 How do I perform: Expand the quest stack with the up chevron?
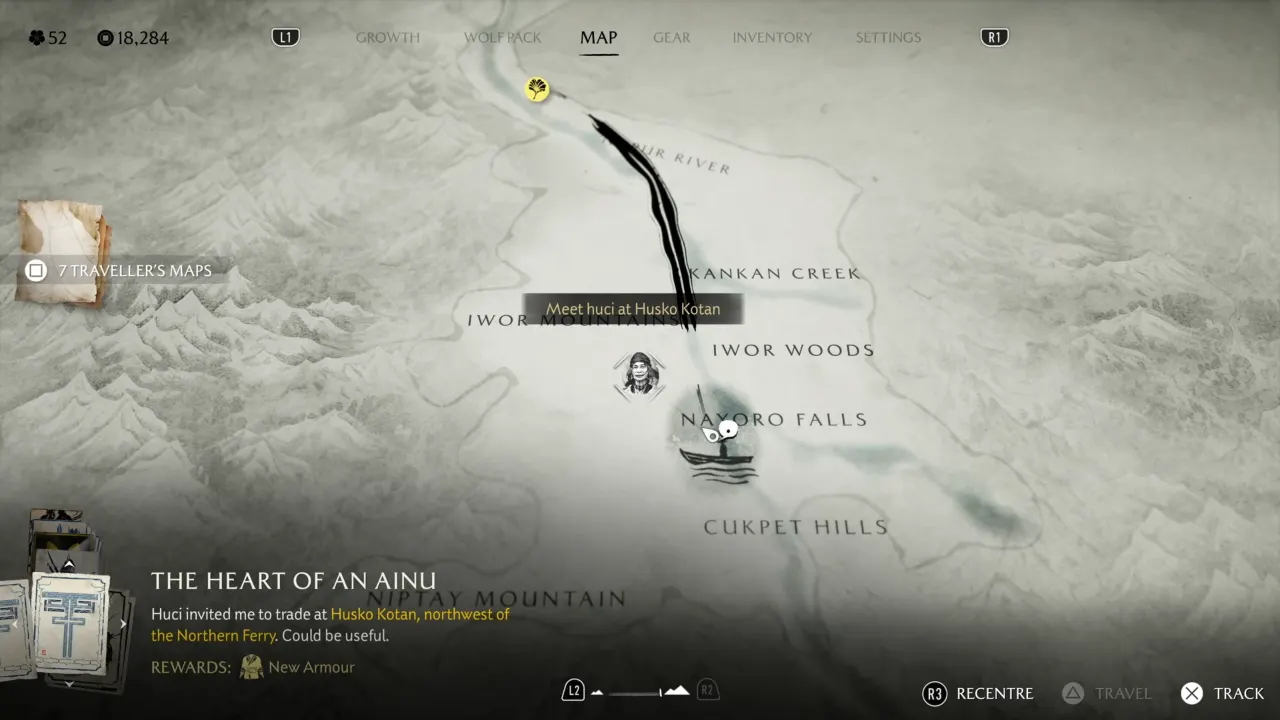(x=68, y=563)
